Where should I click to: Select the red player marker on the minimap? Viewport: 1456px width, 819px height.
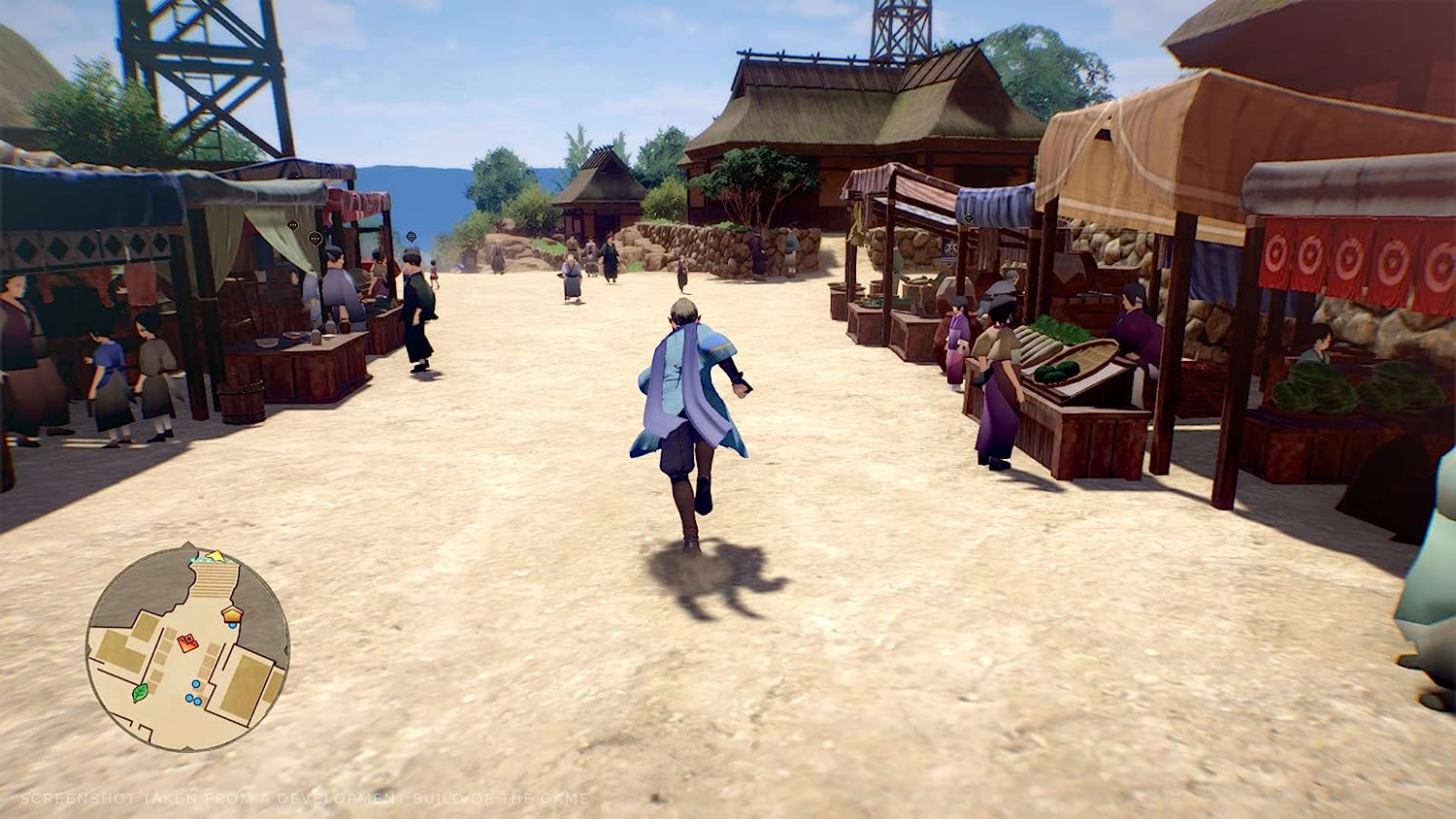188,640
